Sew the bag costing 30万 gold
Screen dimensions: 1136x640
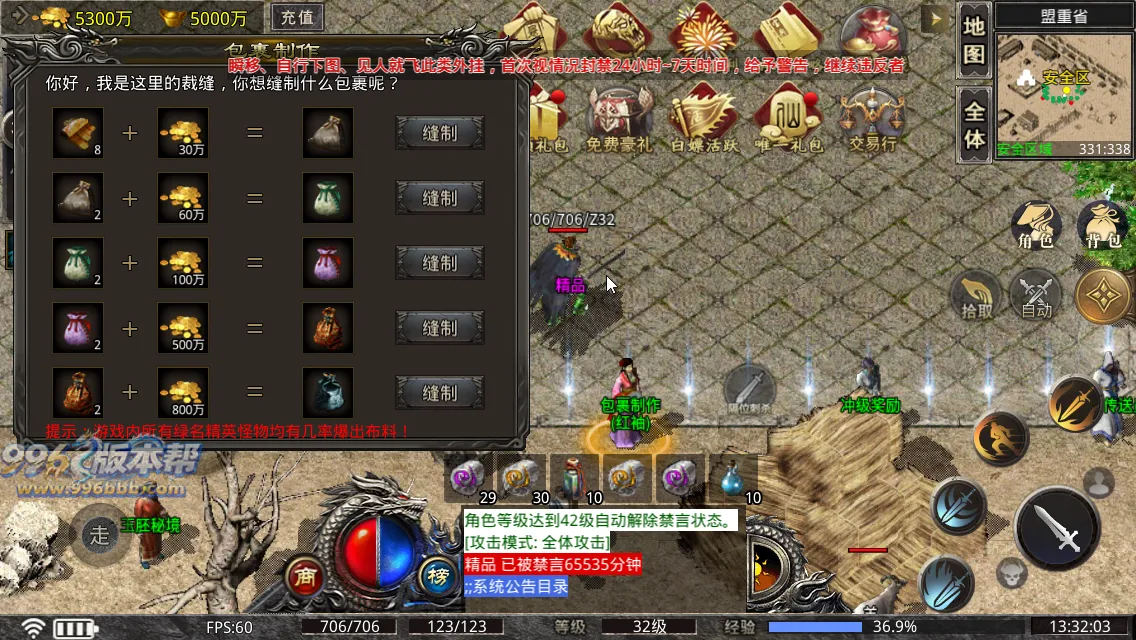pyautogui.click(x=440, y=133)
